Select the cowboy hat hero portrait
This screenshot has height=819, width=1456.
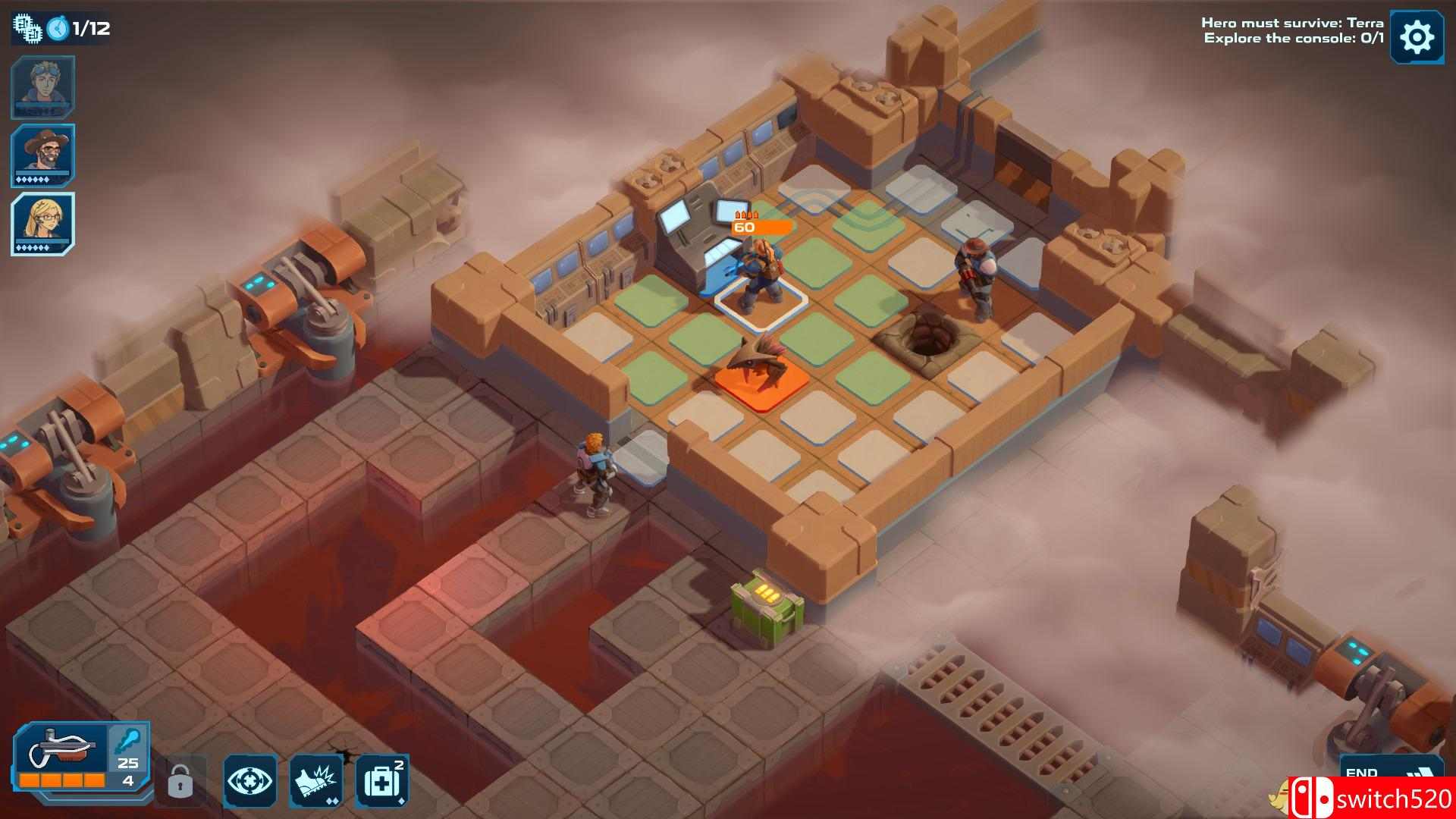42,155
